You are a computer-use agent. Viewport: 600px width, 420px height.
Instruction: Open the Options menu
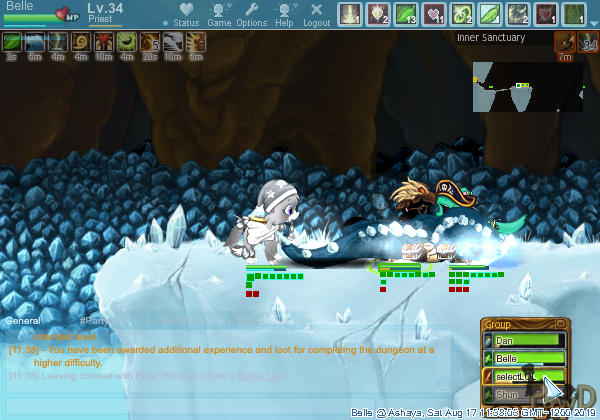[x=252, y=14]
